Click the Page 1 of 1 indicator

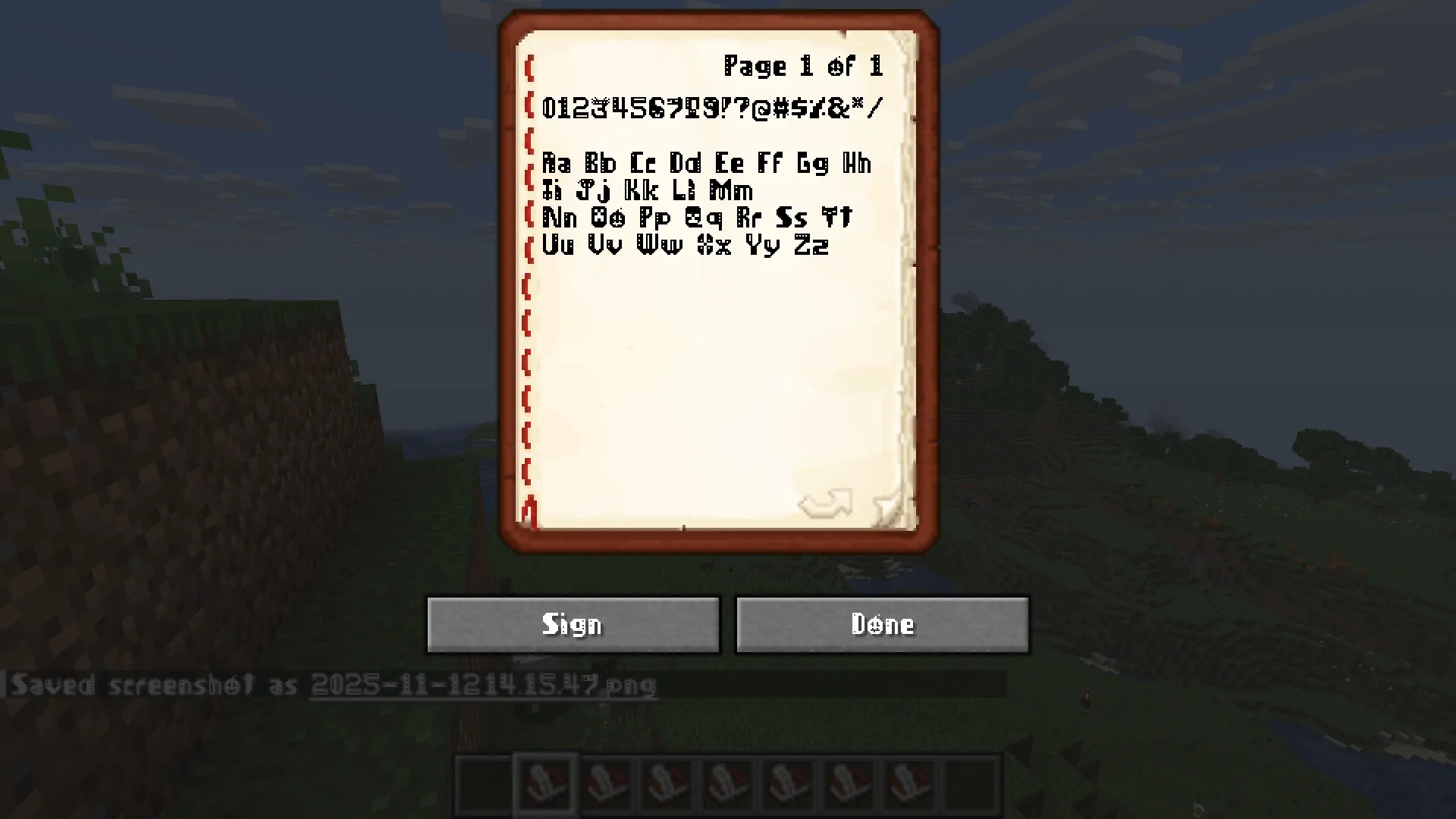click(804, 67)
